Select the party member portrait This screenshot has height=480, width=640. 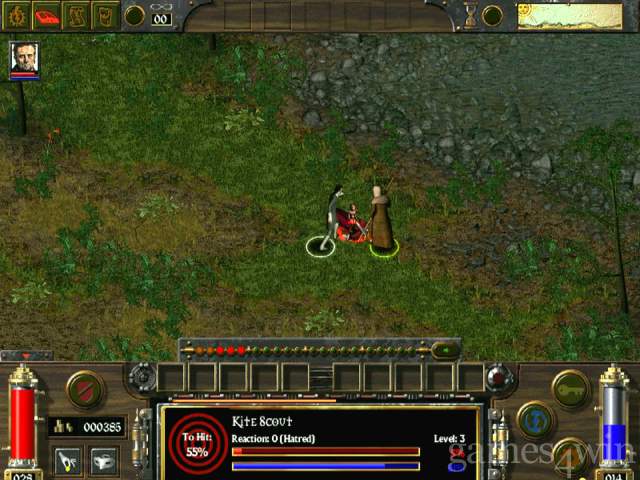[23, 58]
